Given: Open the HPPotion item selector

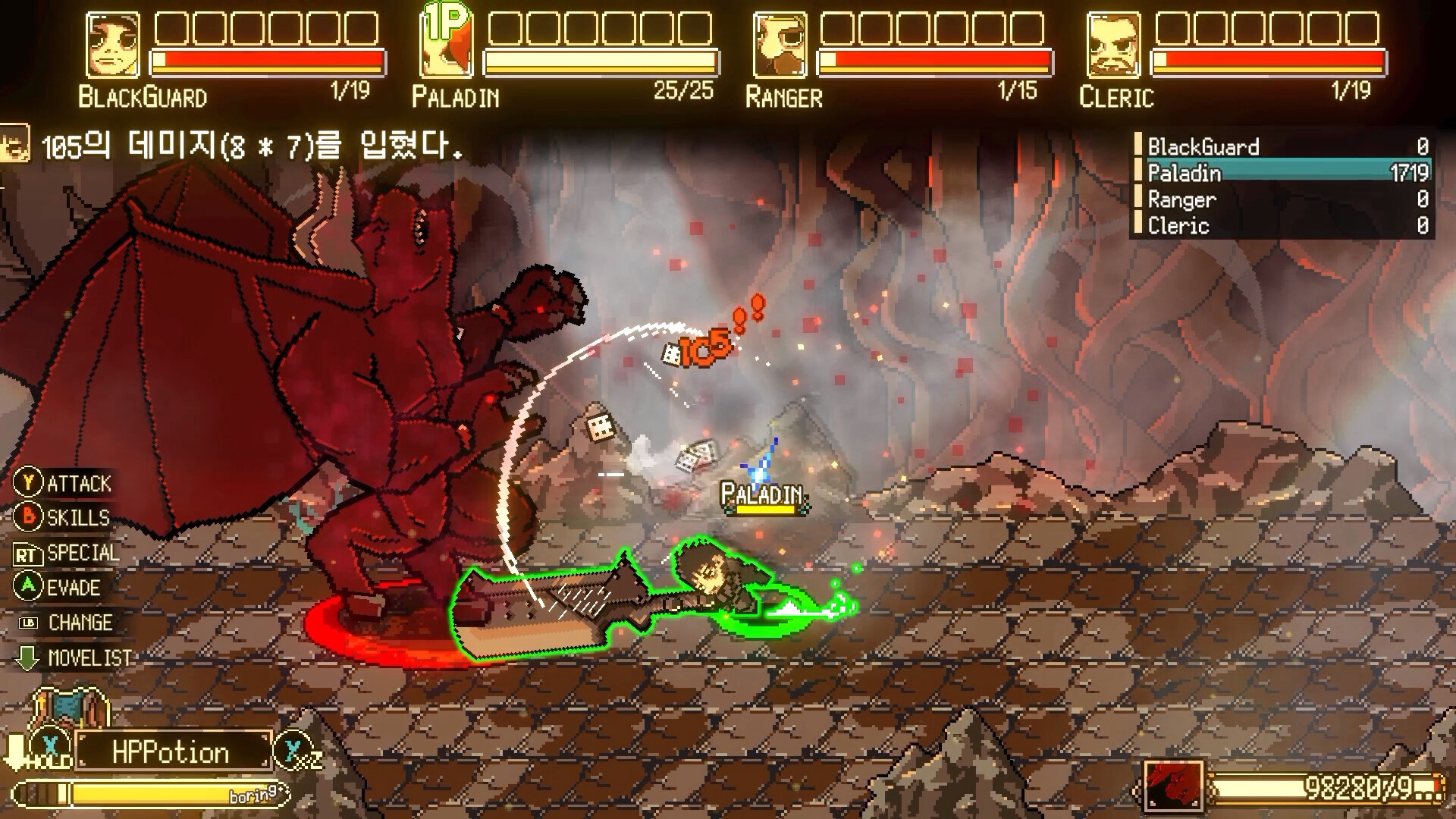Looking at the screenshot, I should (x=173, y=752).
